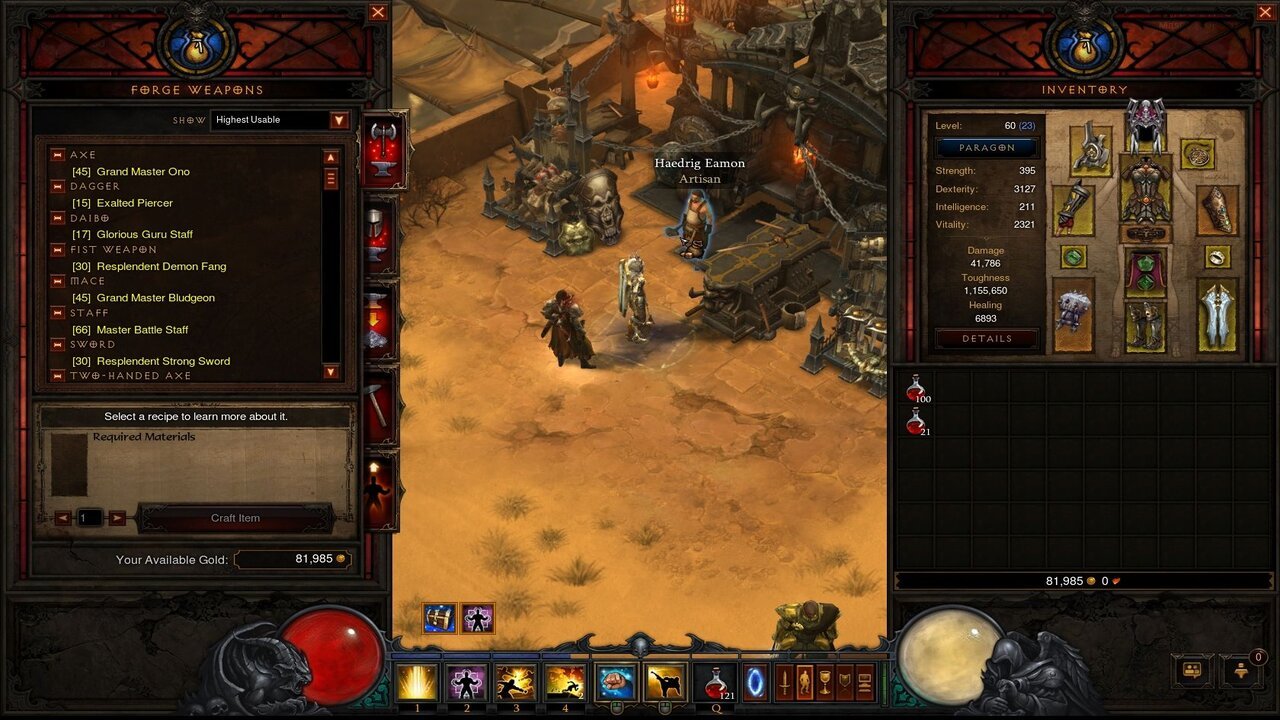Show character Details stats
The height and width of the screenshot is (720, 1280).
pyautogui.click(x=987, y=339)
